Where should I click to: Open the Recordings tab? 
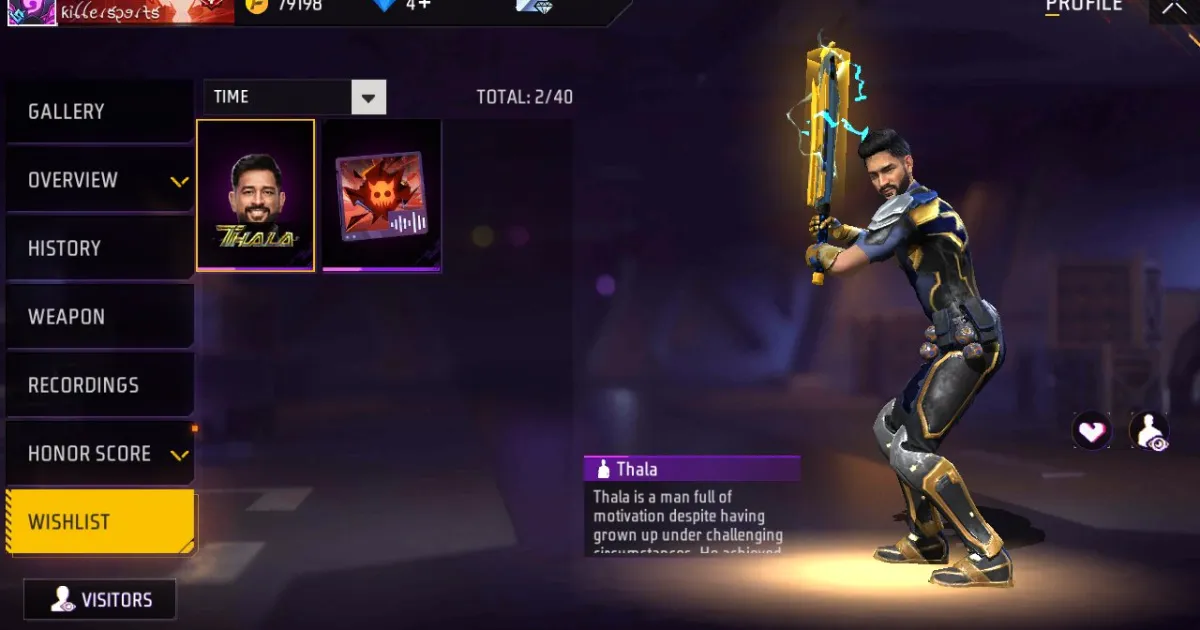pyautogui.click(x=98, y=385)
